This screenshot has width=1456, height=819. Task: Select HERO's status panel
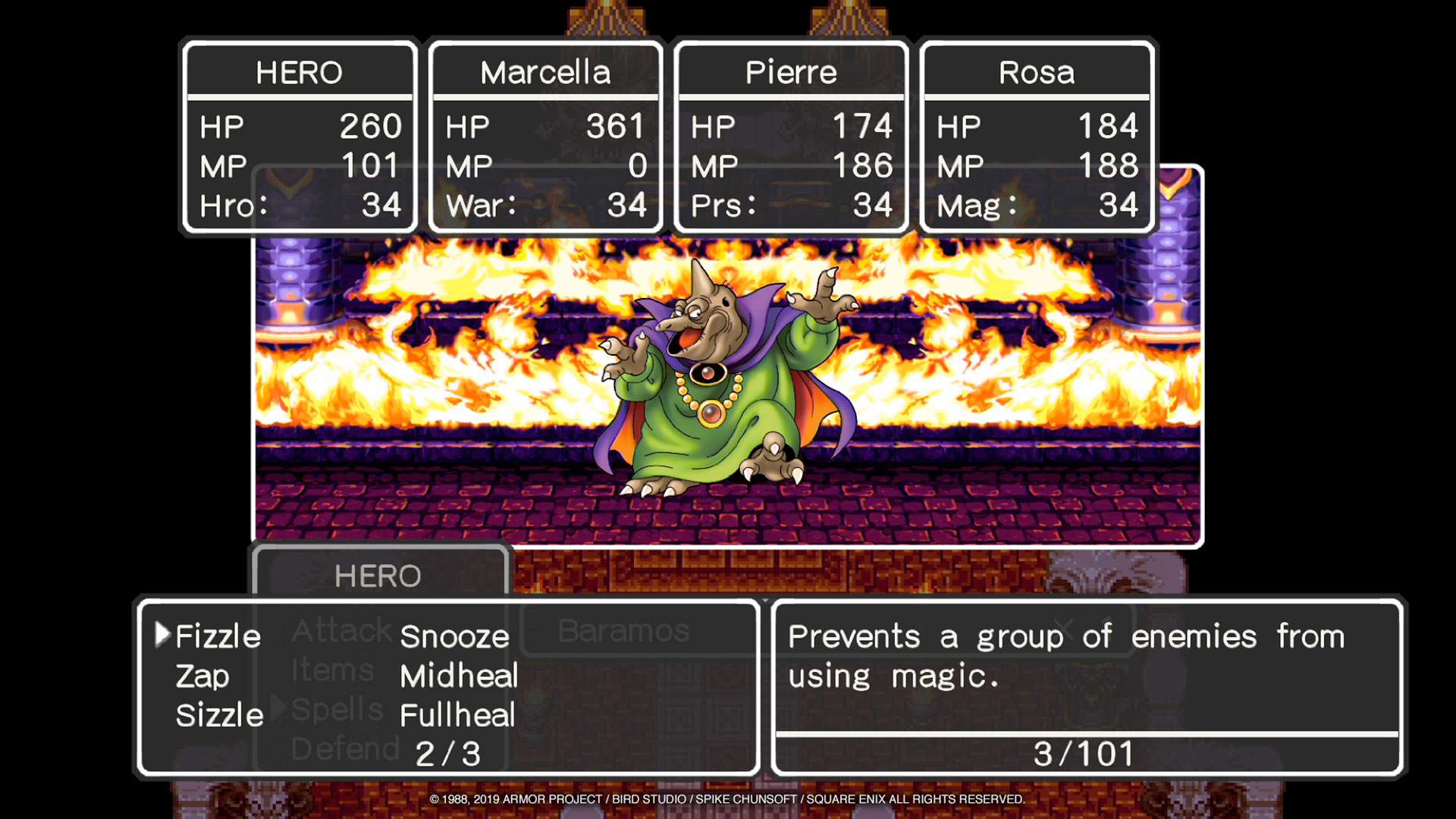300,137
